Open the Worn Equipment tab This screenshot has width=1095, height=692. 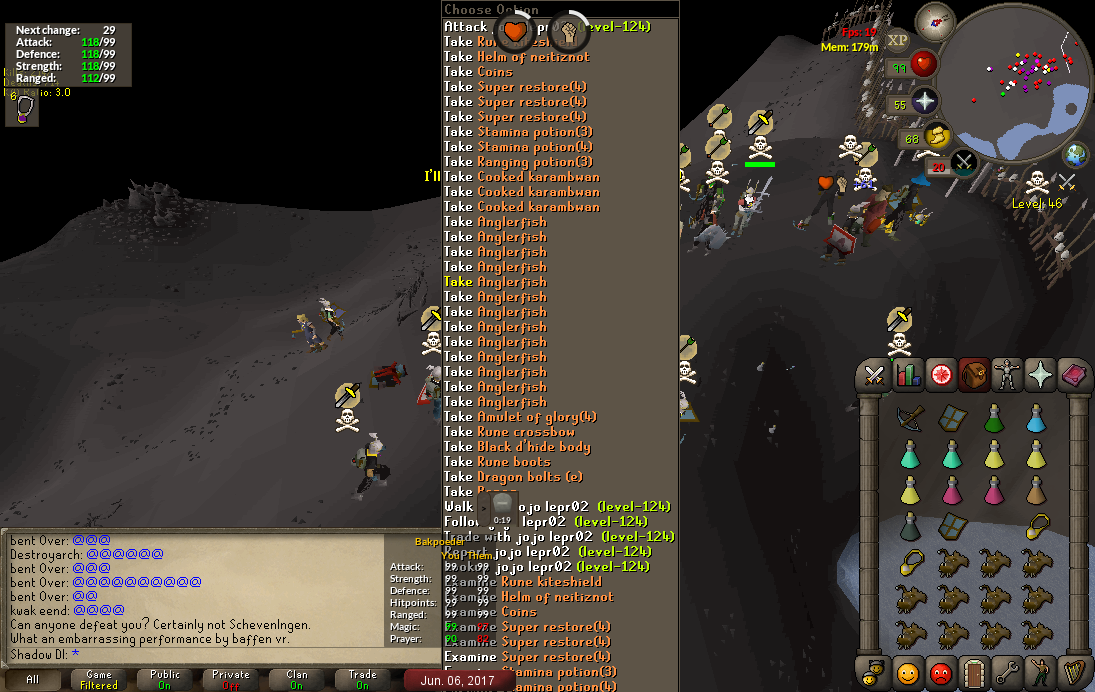[1007, 375]
